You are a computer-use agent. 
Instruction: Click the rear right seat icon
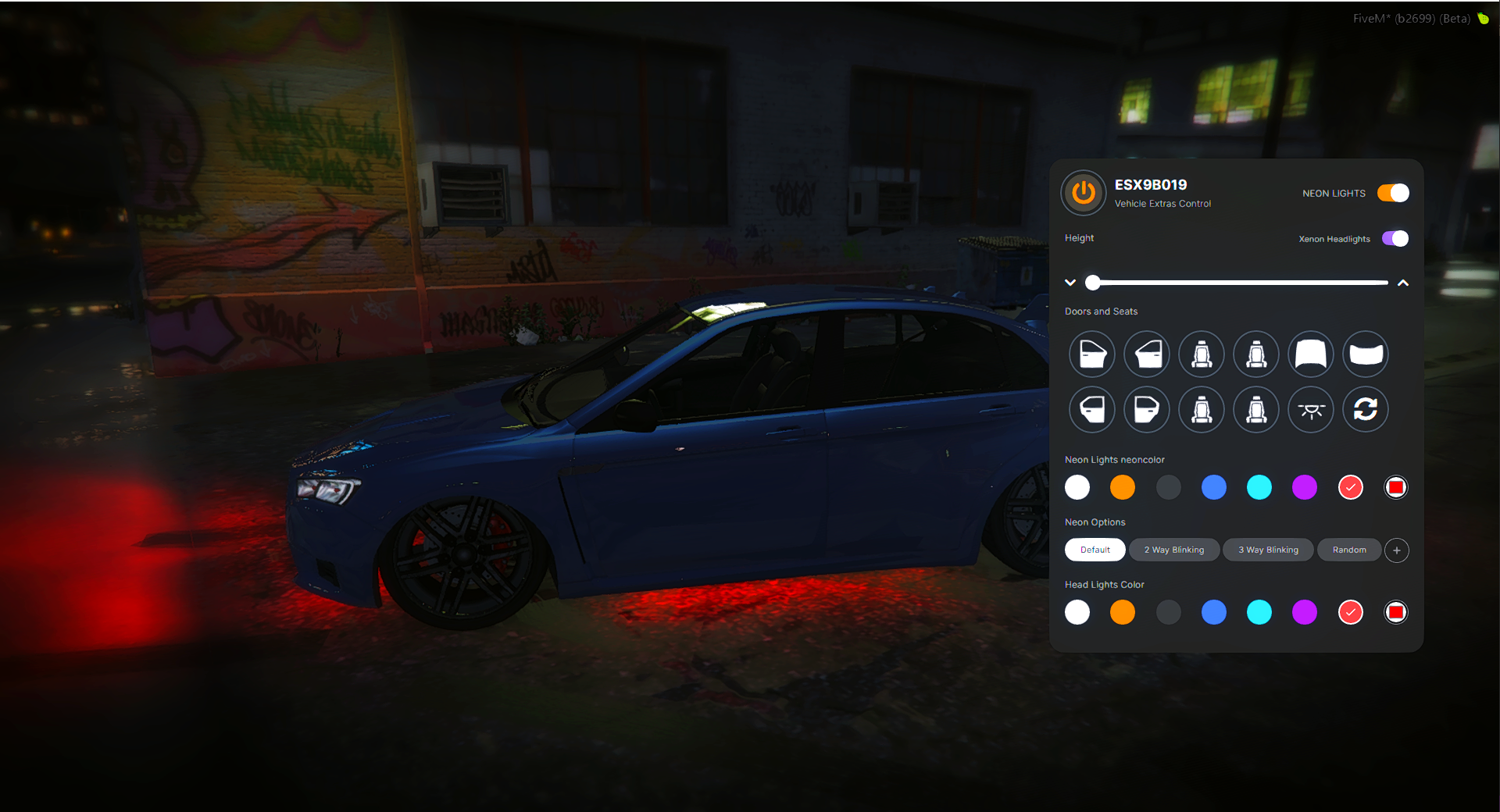[1255, 409]
